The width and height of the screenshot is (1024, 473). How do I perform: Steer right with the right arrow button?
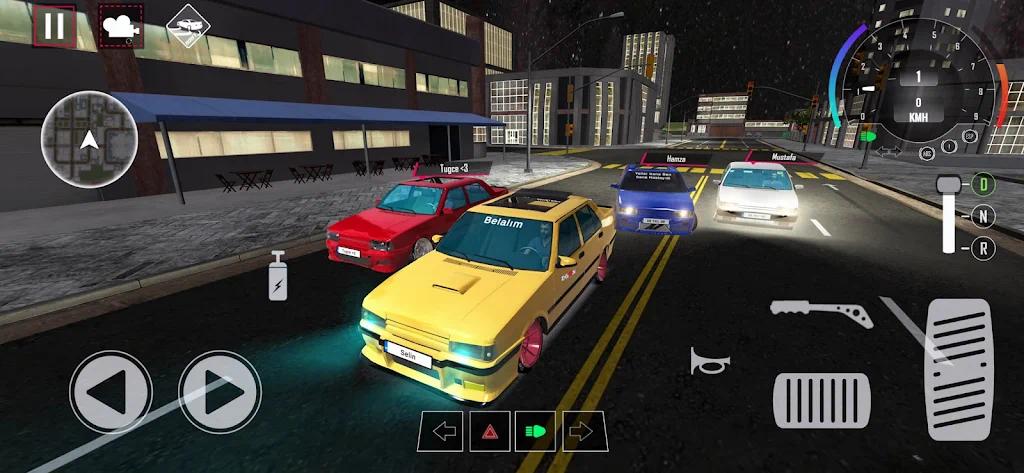[219, 391]
